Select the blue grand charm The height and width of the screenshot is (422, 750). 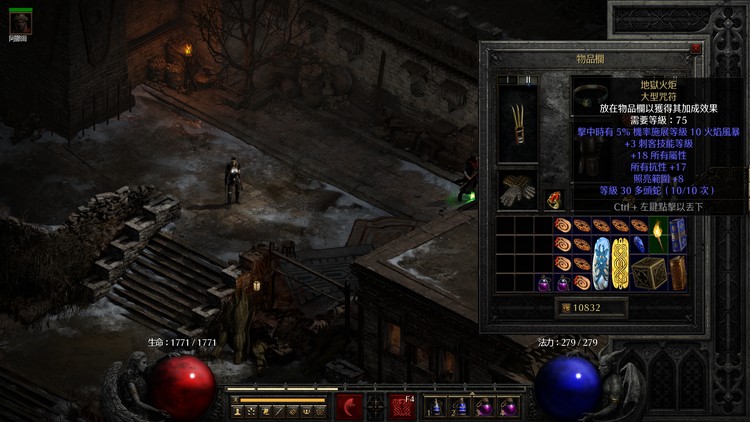coord(601,263)
